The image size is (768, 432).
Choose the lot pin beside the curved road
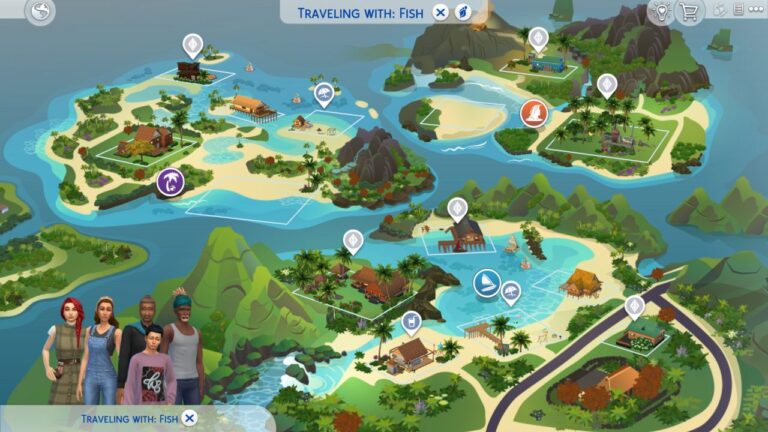click(x=634, y=306)
